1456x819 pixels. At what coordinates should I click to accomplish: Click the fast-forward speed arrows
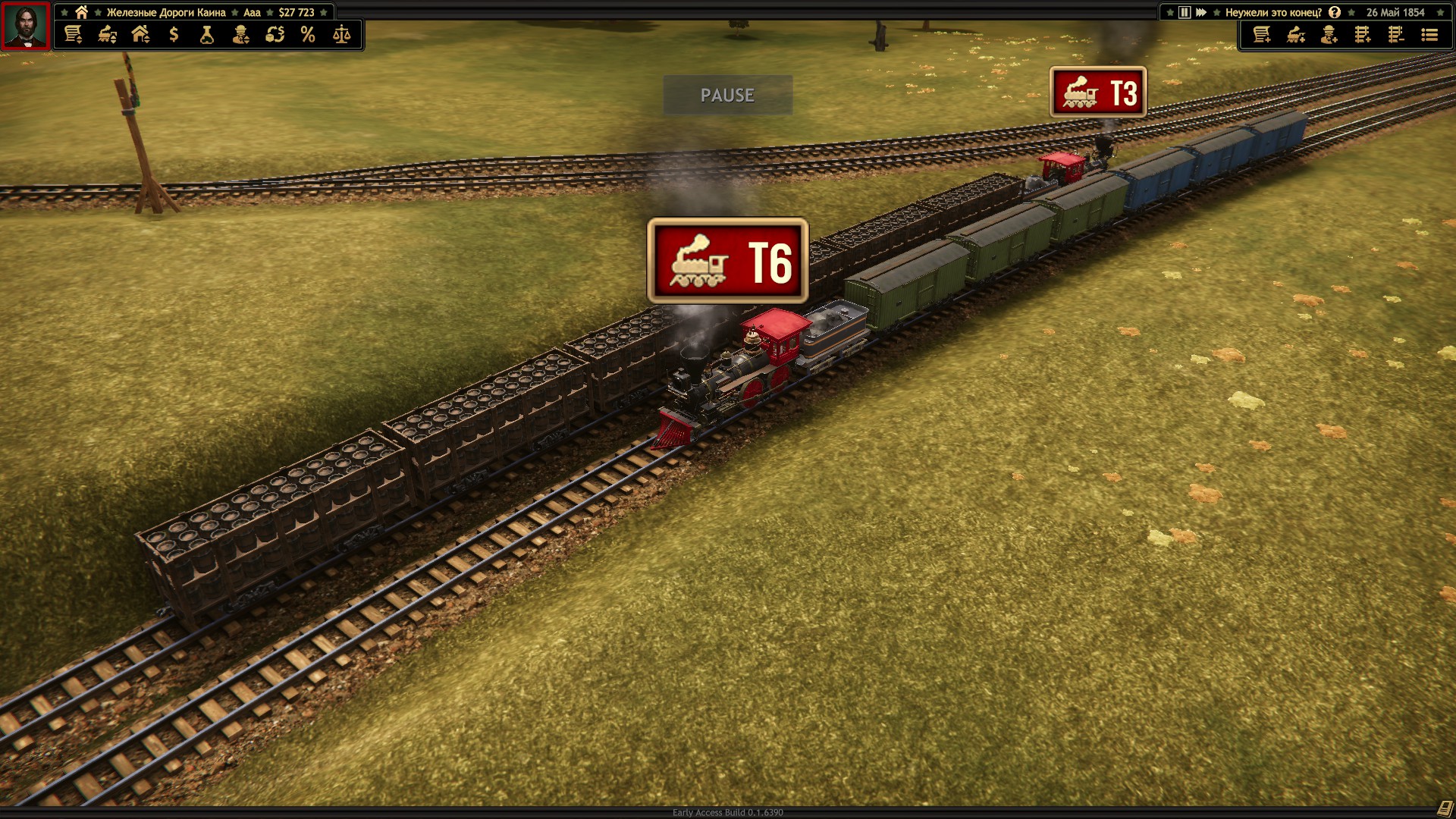pyautogui.click(x=1201, y=12)
